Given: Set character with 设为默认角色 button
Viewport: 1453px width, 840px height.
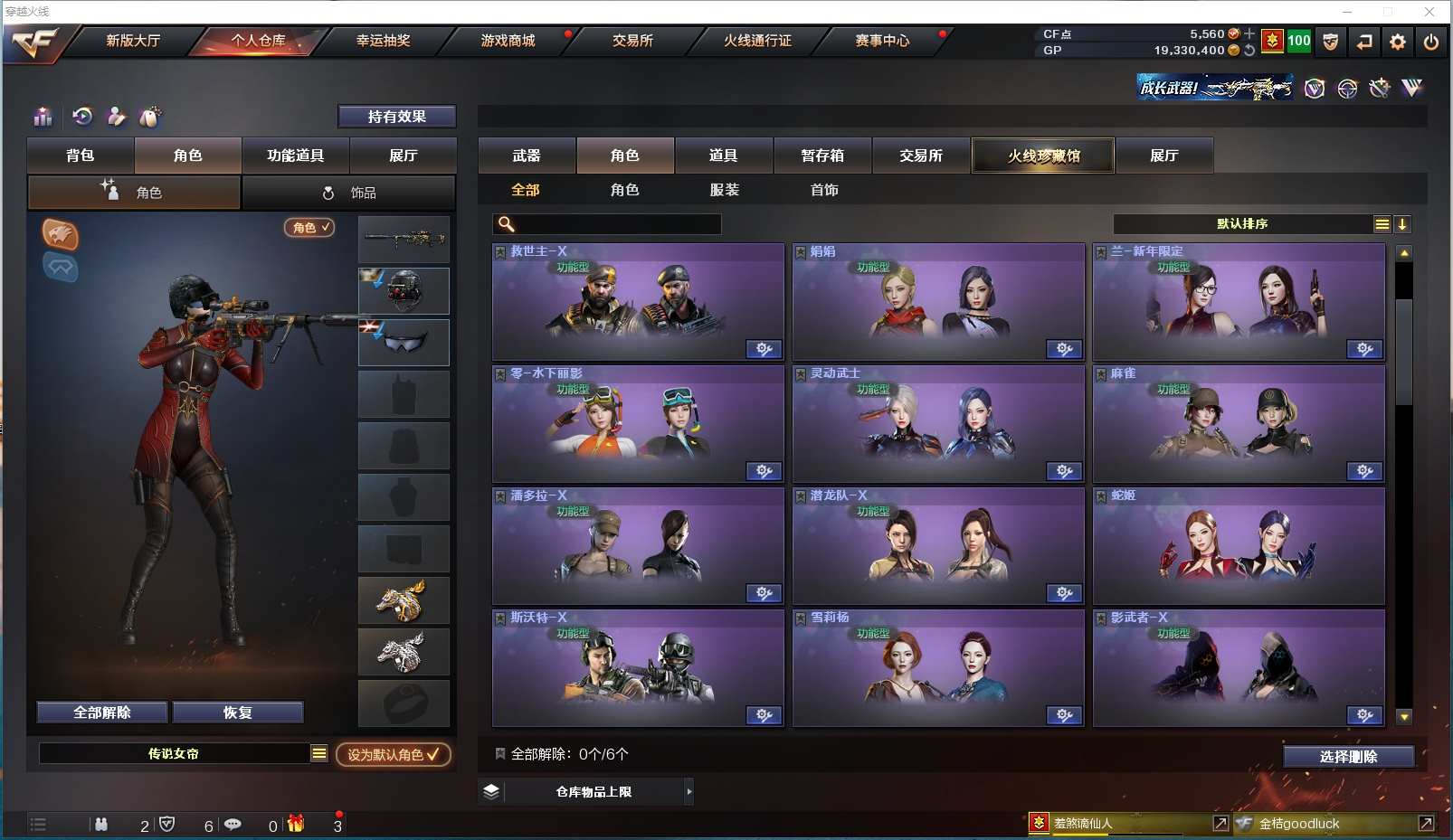Looking at the screenshot, I should click(393, 754).
